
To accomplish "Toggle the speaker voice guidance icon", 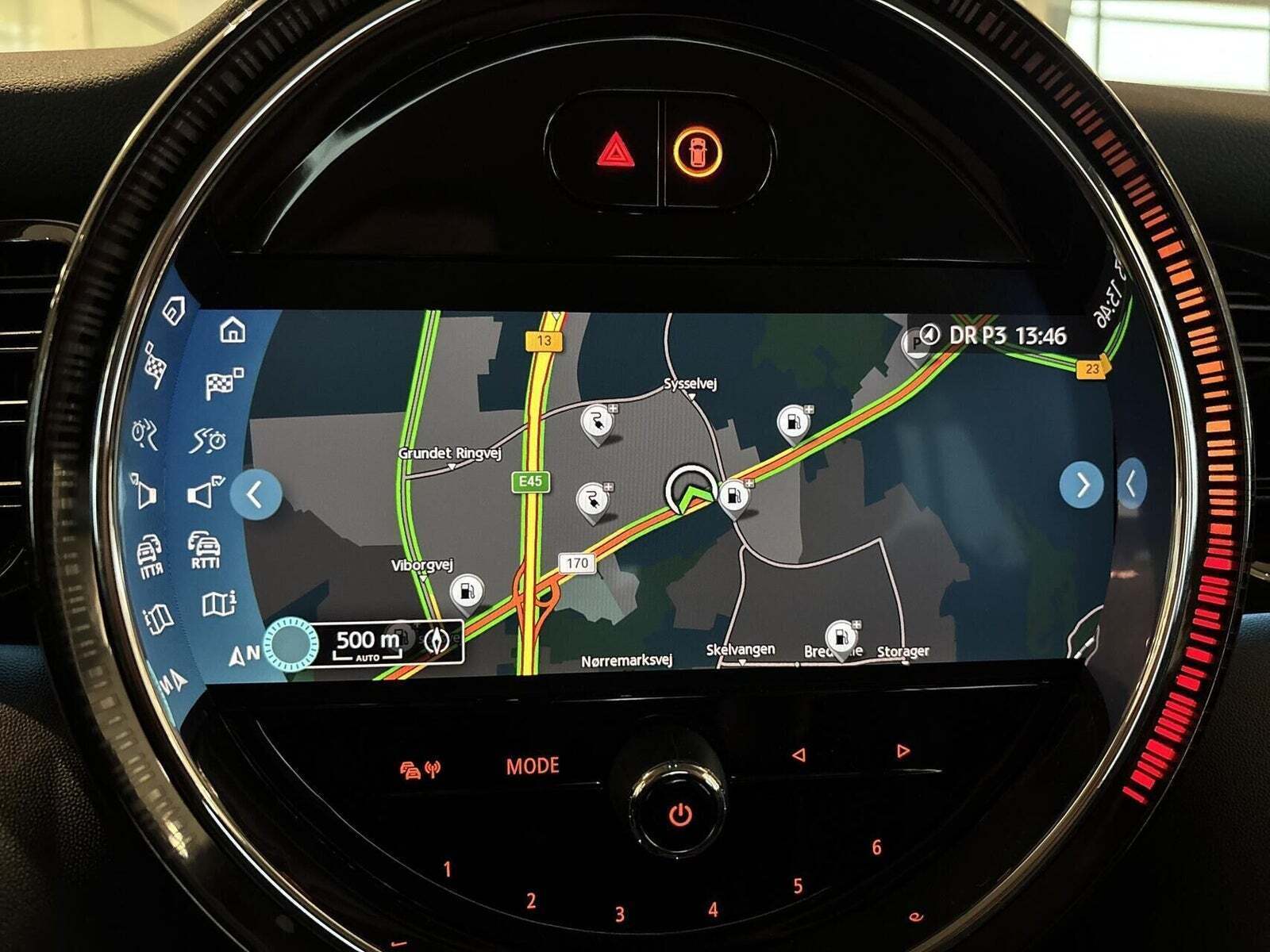I will click(205, 493).
